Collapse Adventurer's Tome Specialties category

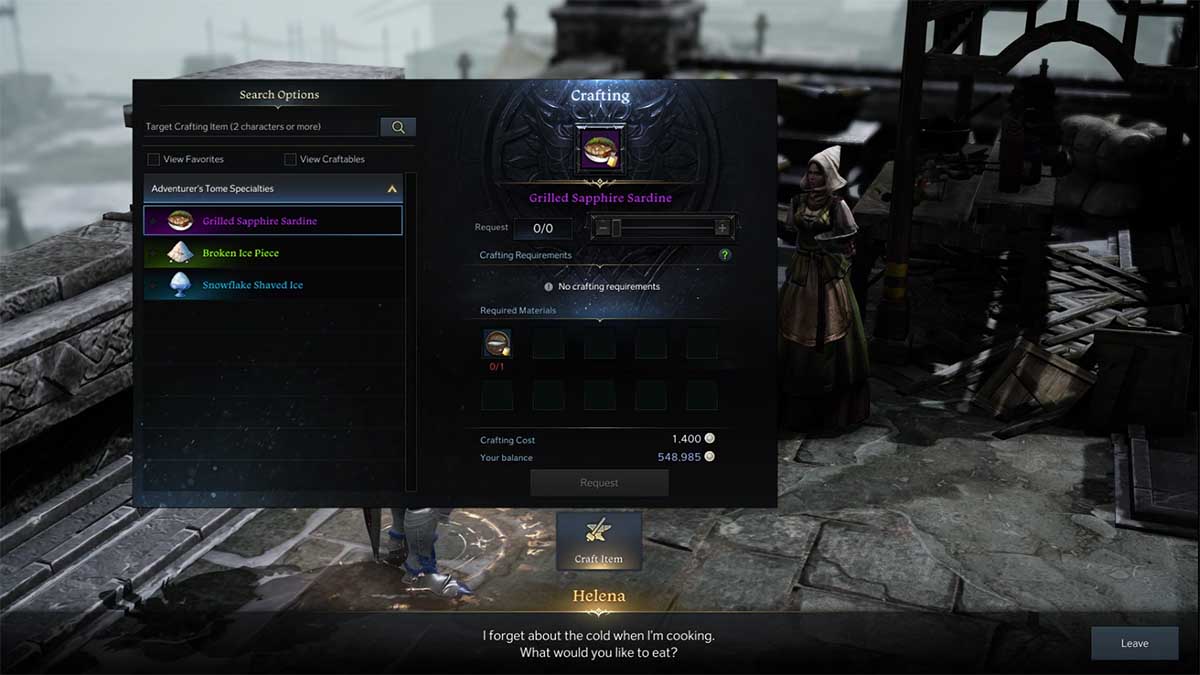coord(392,188)
